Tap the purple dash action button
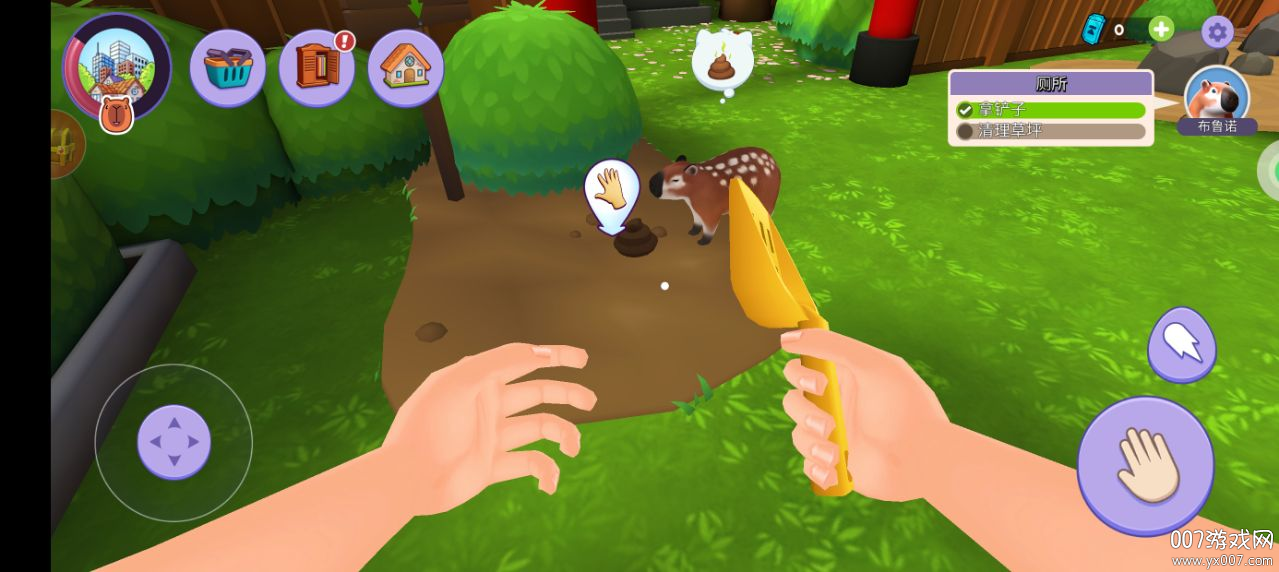 pos(1182,345)
